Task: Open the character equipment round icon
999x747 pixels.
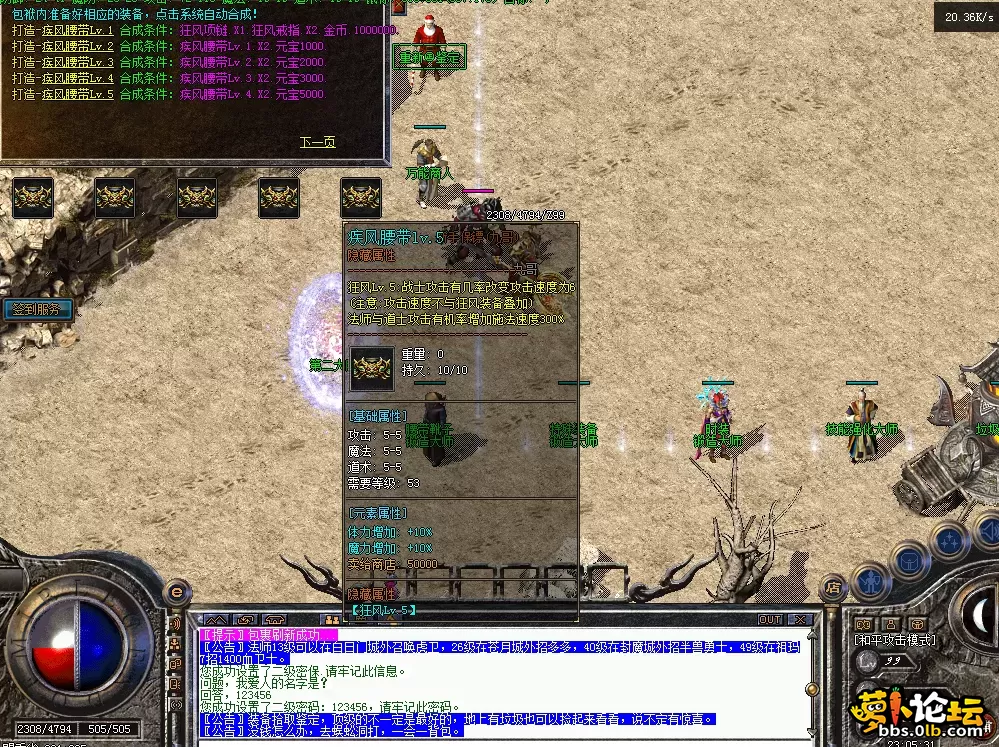Action: (x=871, y=578)
